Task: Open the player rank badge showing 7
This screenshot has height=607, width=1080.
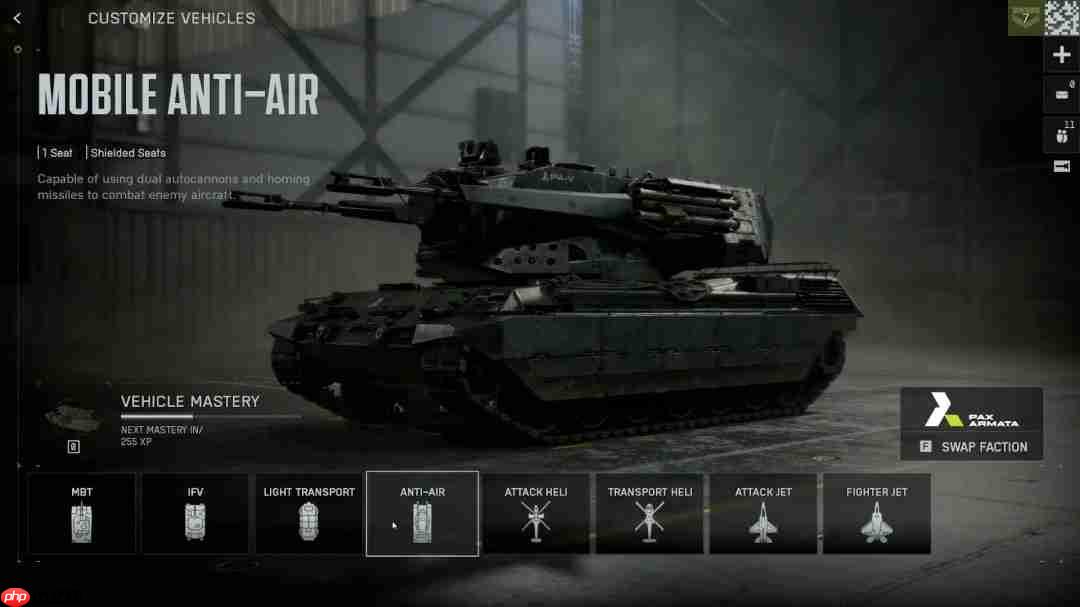Action: [1024, 18]
